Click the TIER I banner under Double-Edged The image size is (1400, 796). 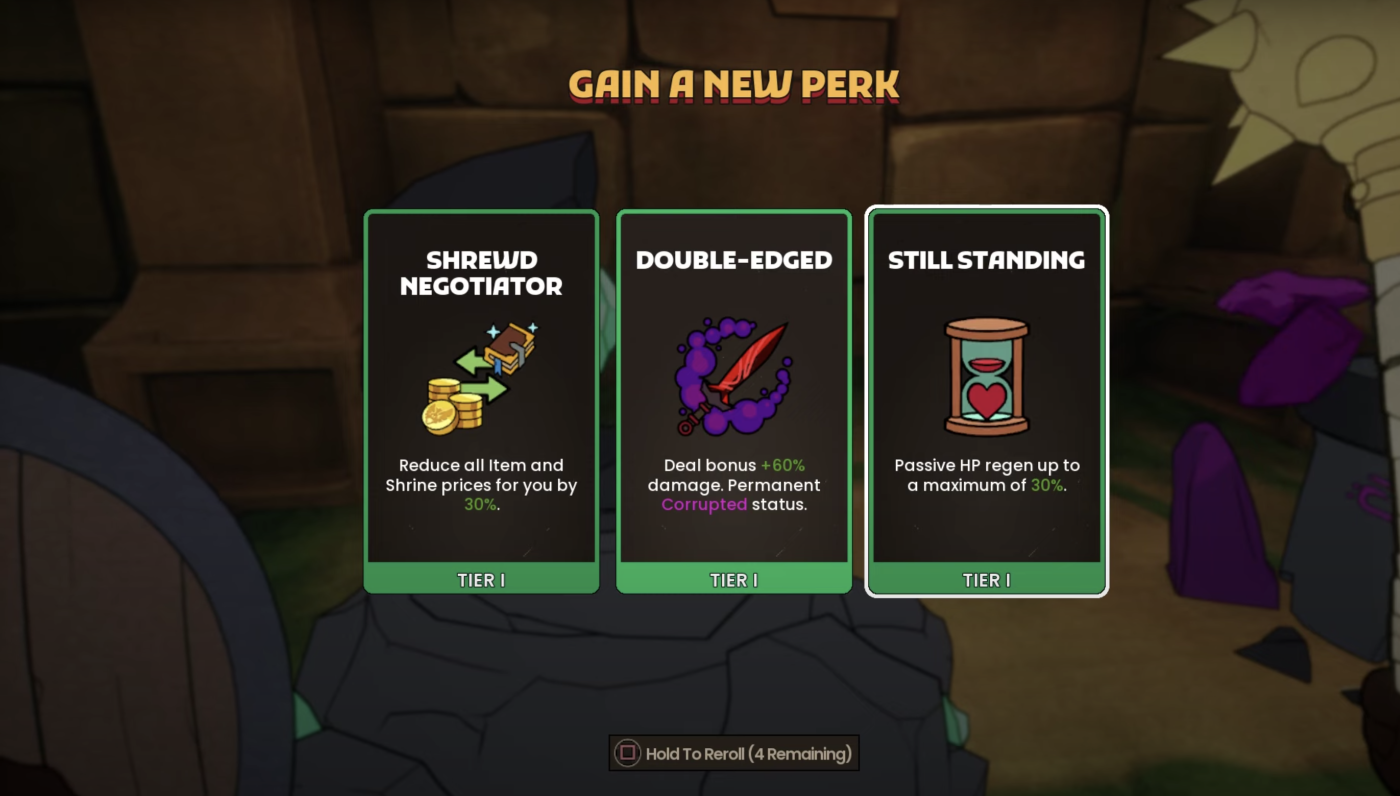(x=733, y=580)
